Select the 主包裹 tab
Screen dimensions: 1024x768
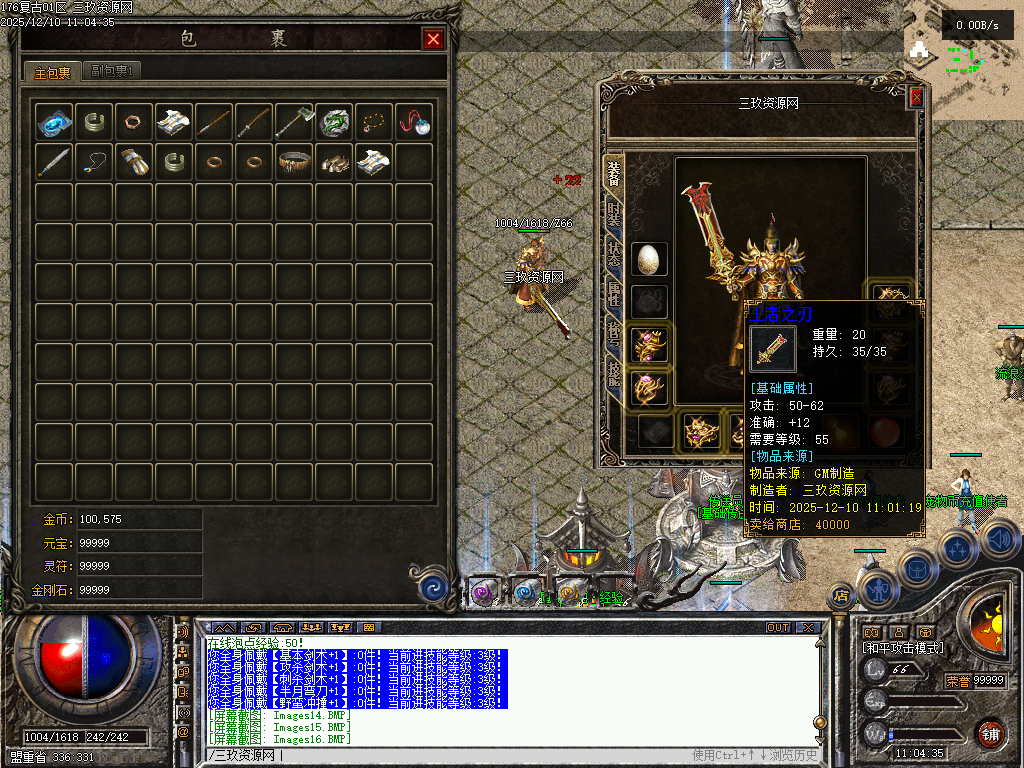click(x=52, y=72)
